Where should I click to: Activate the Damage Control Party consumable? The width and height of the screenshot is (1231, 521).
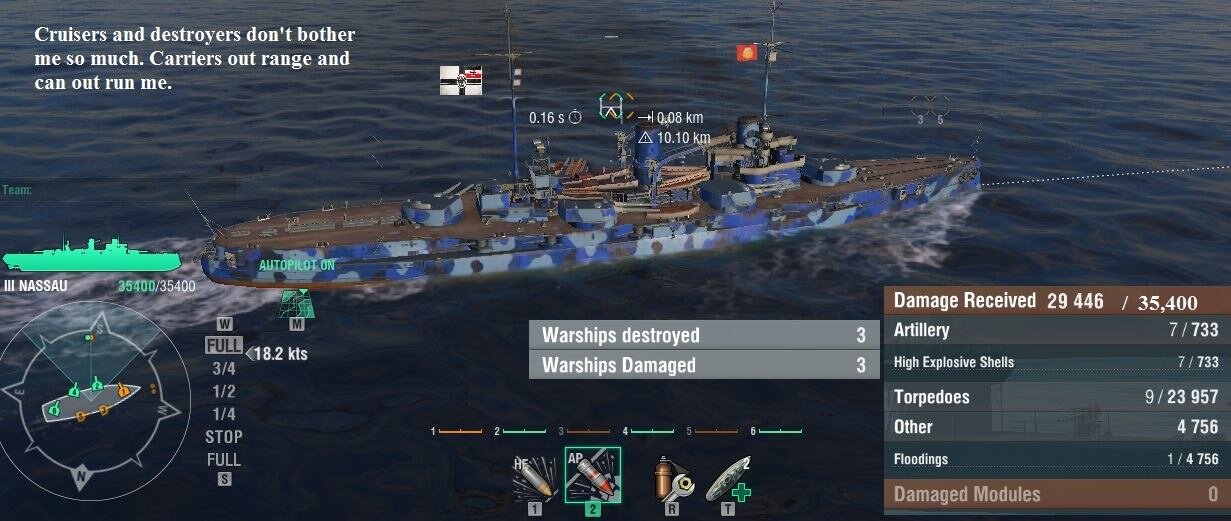[x=667, y=480]
